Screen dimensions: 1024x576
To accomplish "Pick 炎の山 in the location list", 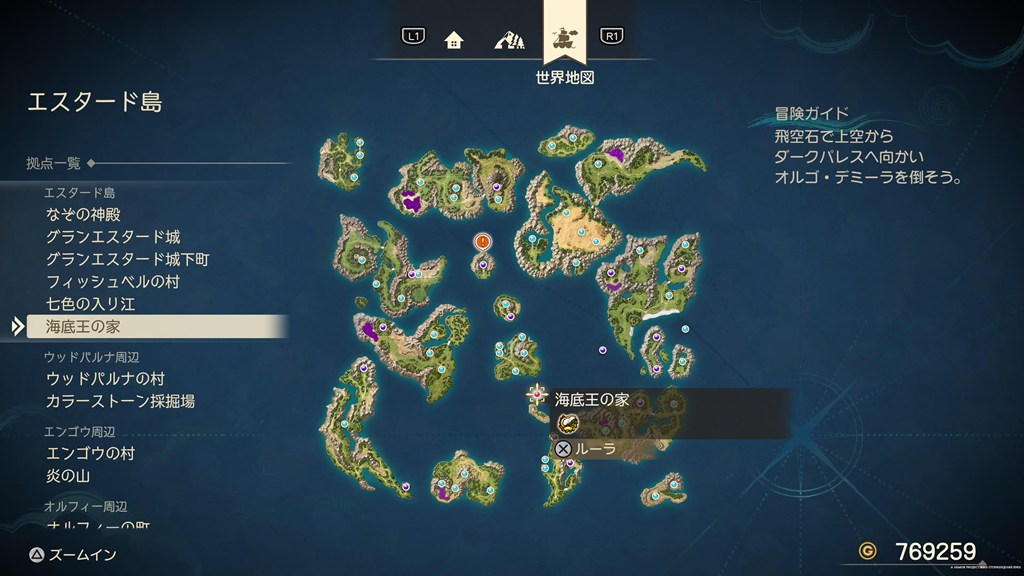I will point(68,476).
